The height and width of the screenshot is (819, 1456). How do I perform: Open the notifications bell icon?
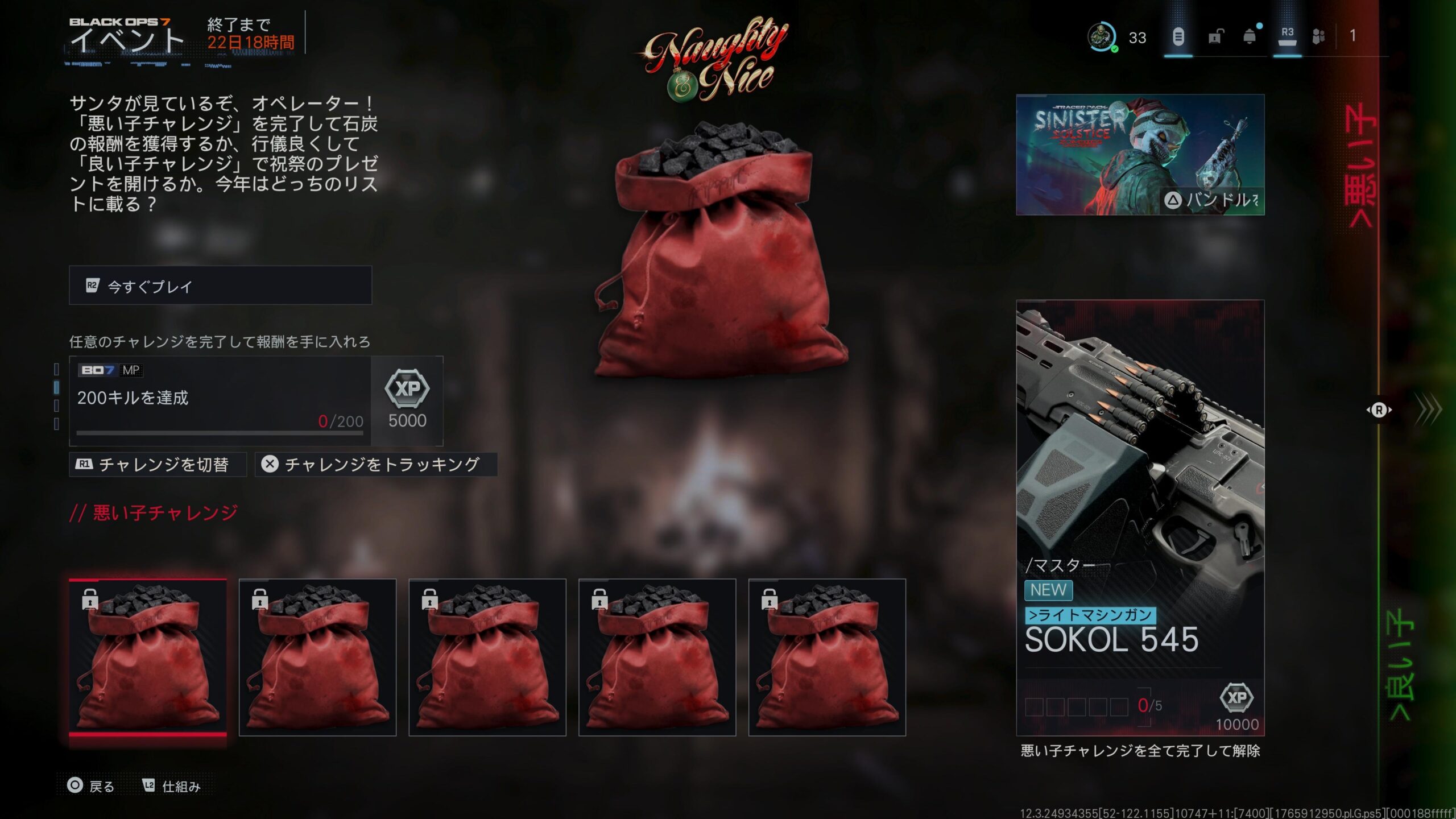click(x=1250, y=37)
